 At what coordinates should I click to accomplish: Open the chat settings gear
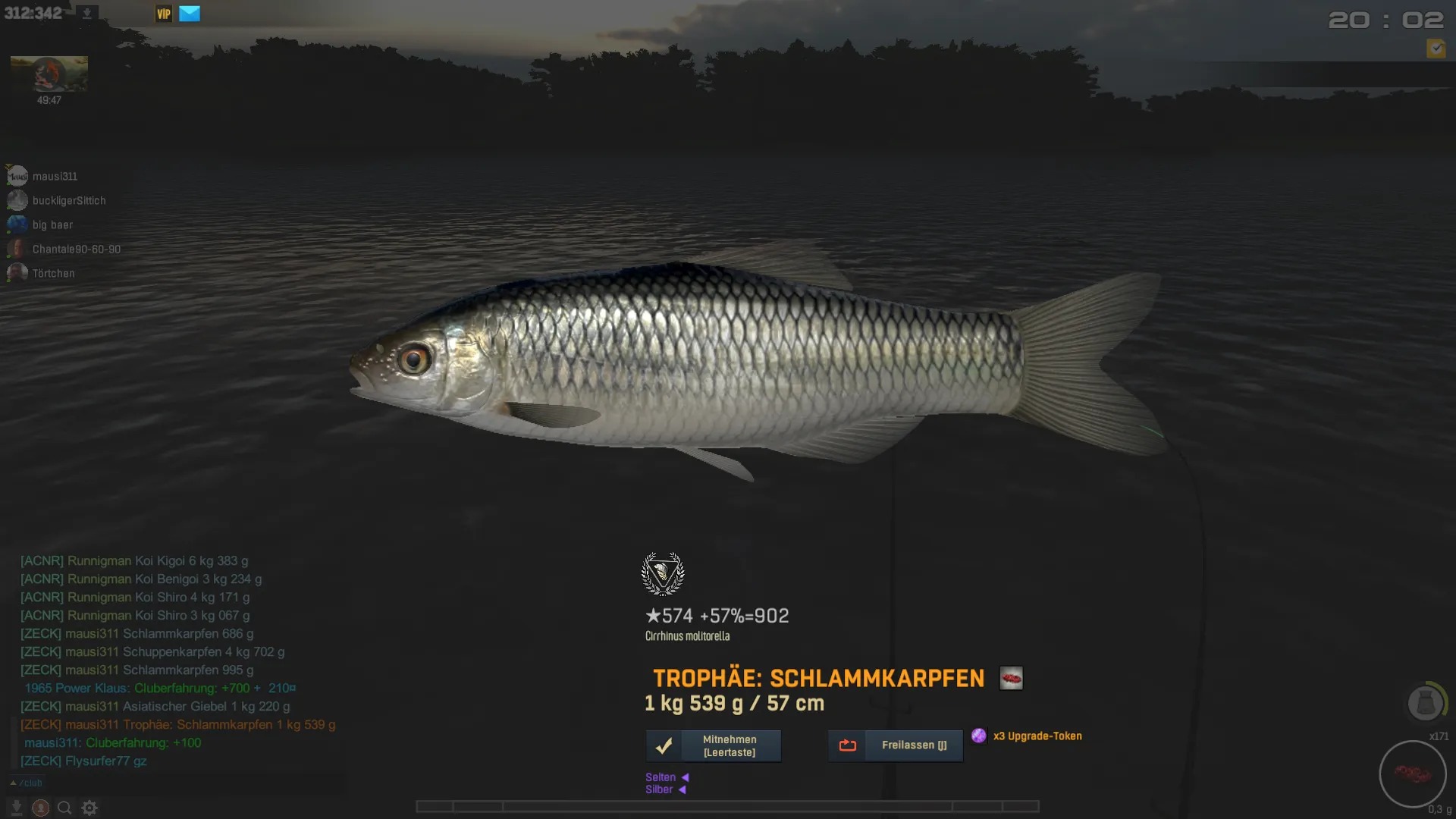pyautogui.click(x=89, y=808)
